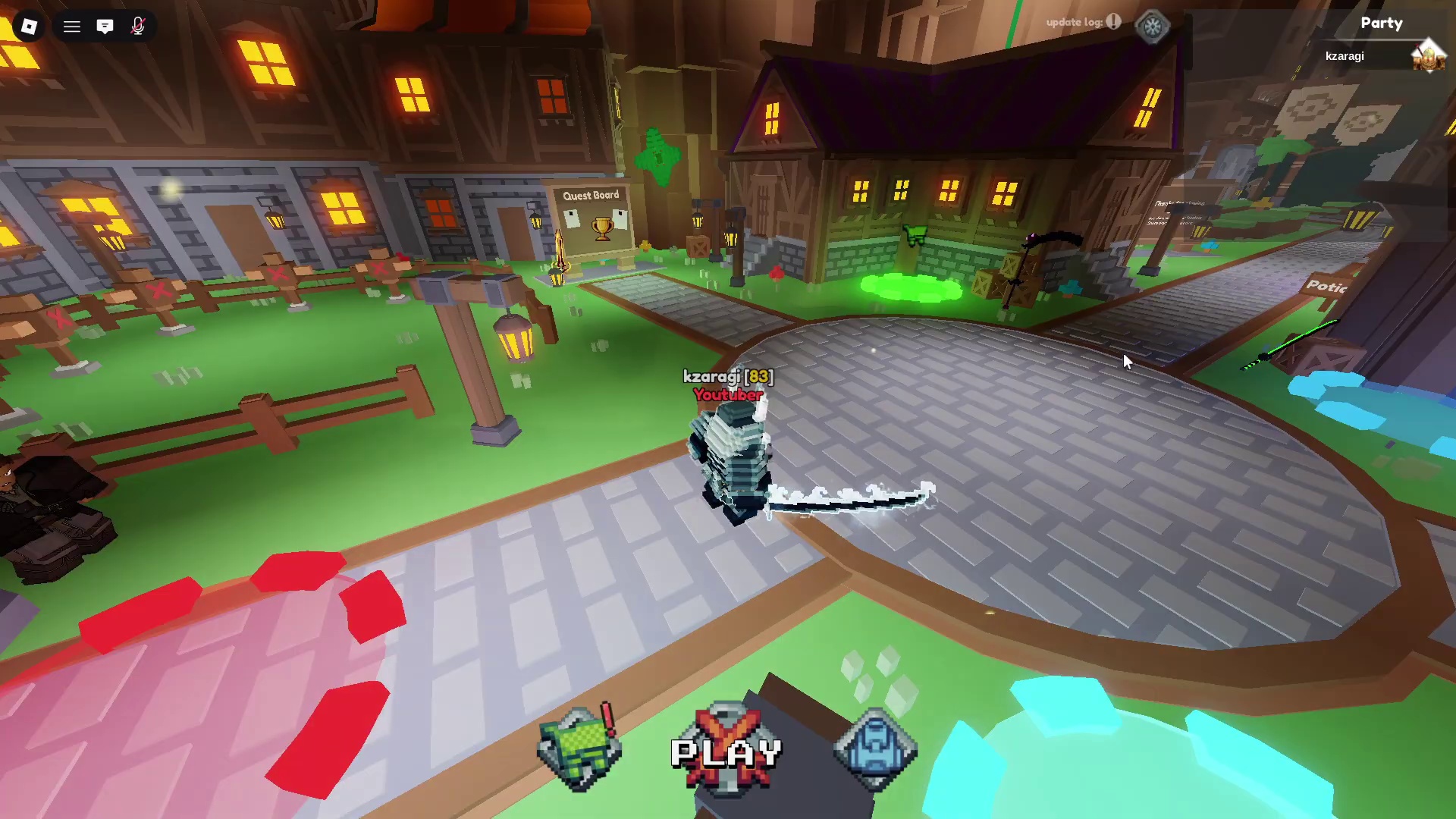1456x819 pixels.
Task: Click the update log alert icon
Action: click(1112, 22)
